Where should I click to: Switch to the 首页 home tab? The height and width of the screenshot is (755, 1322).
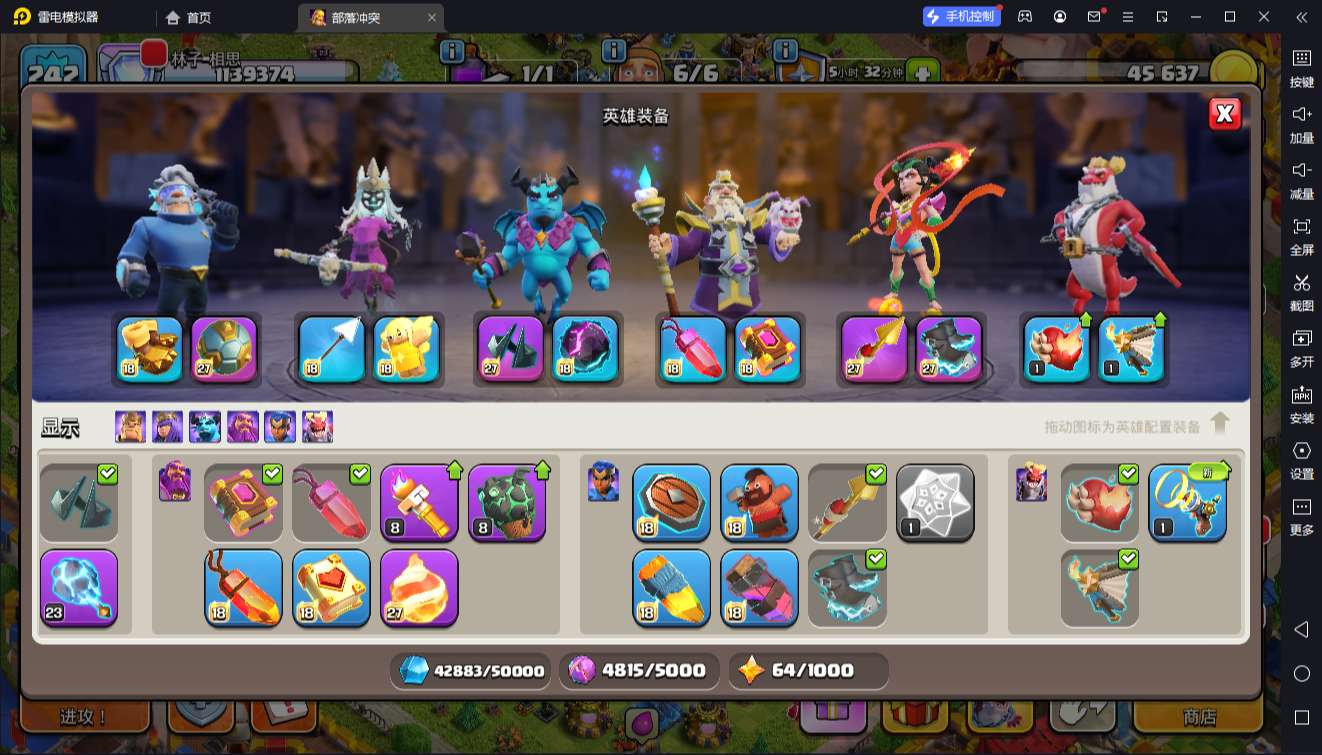[189, 17]
